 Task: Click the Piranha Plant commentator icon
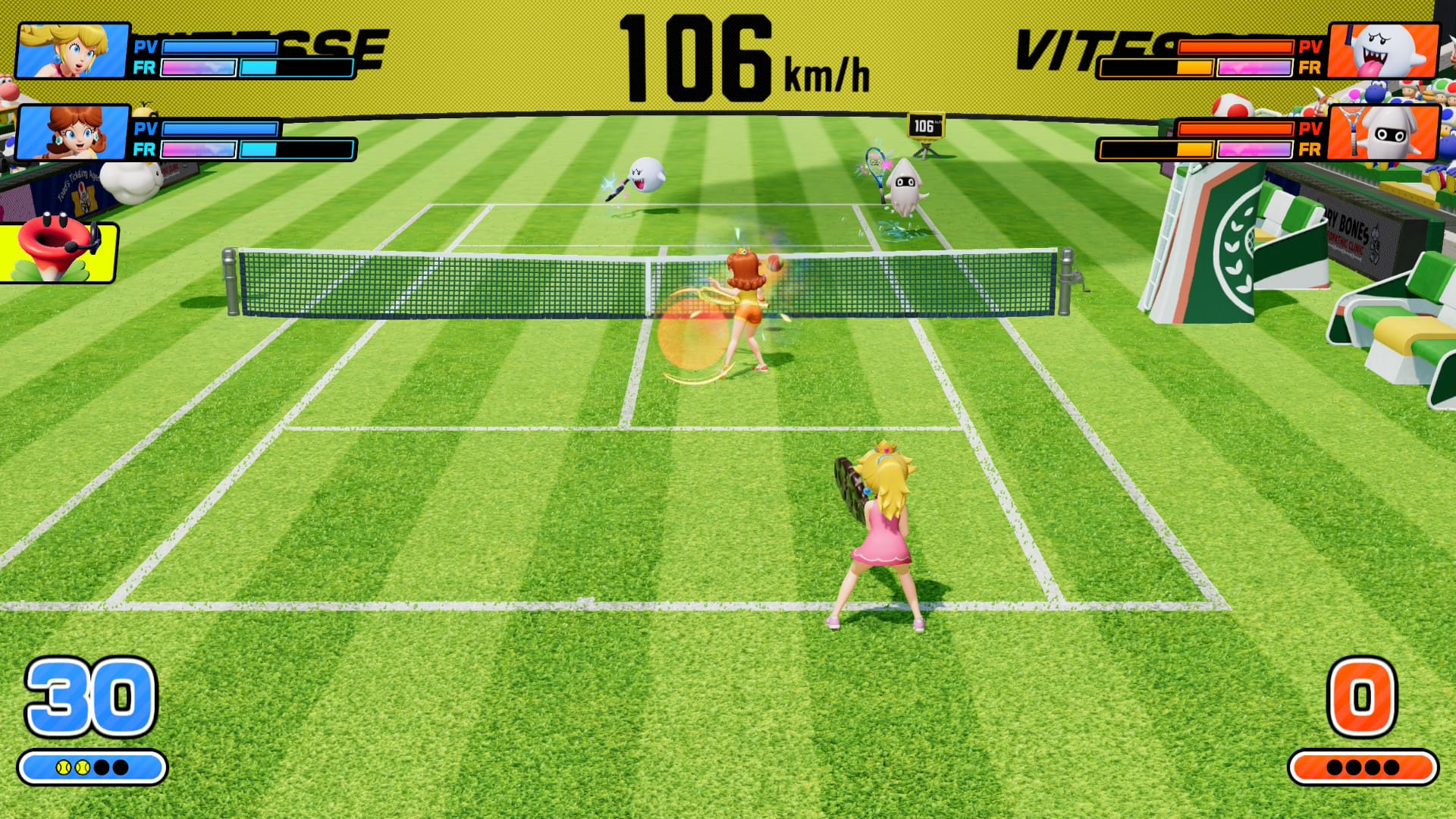pyautogui.click(x=58, y=252)
